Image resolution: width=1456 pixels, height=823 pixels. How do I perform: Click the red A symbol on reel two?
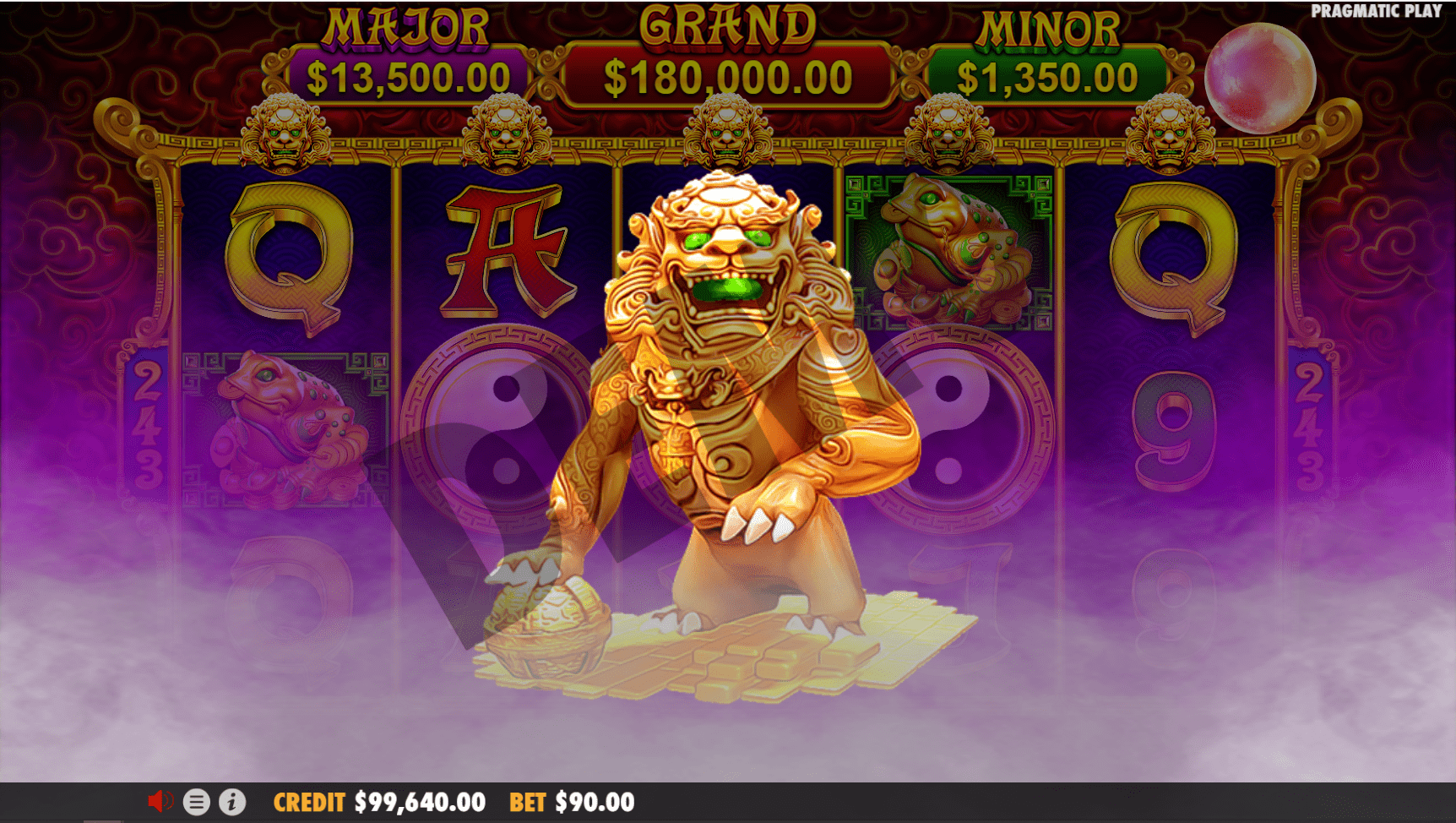(x=505, y=253)
